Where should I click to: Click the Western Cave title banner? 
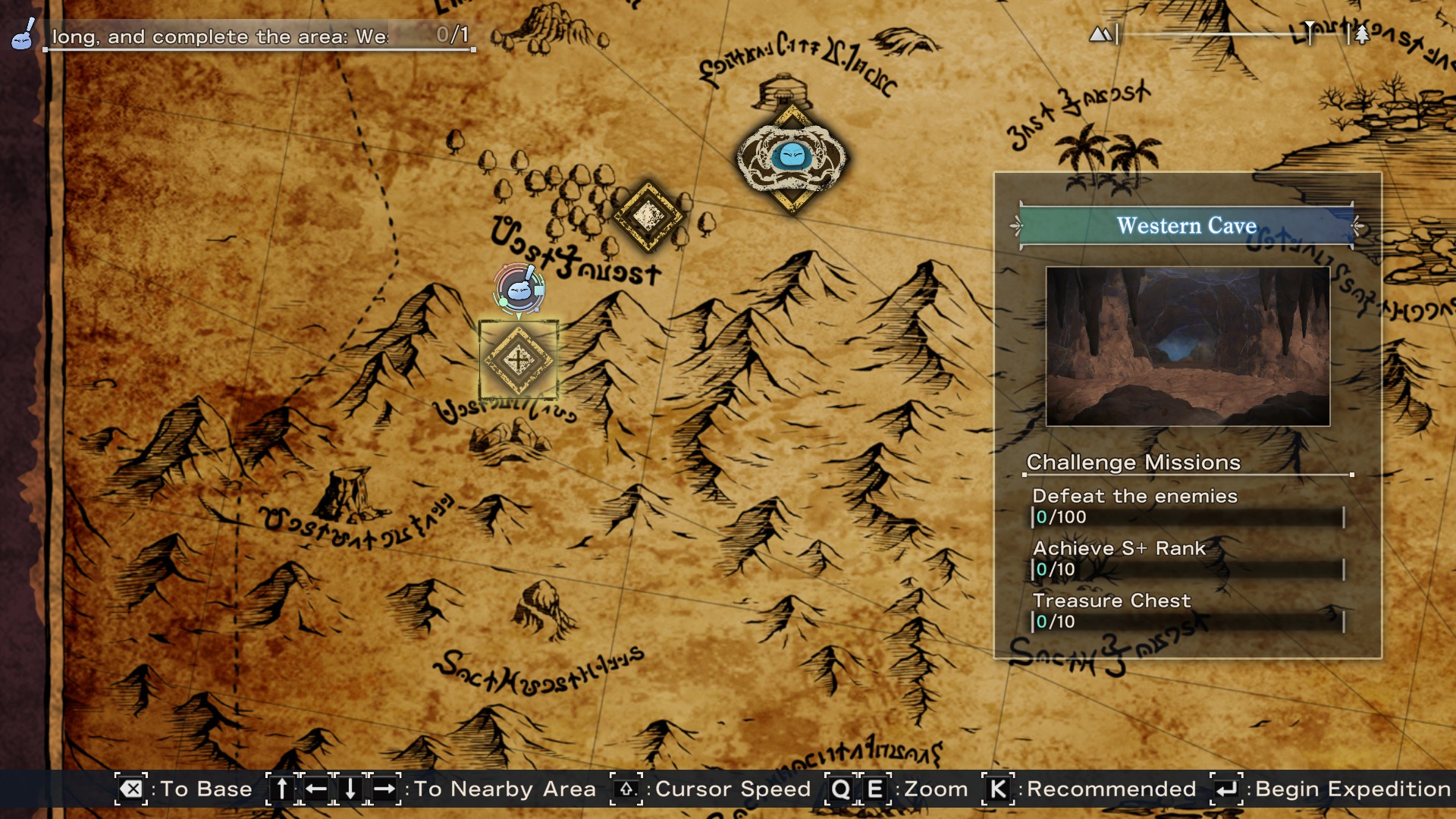click(x=1187, y=226)
